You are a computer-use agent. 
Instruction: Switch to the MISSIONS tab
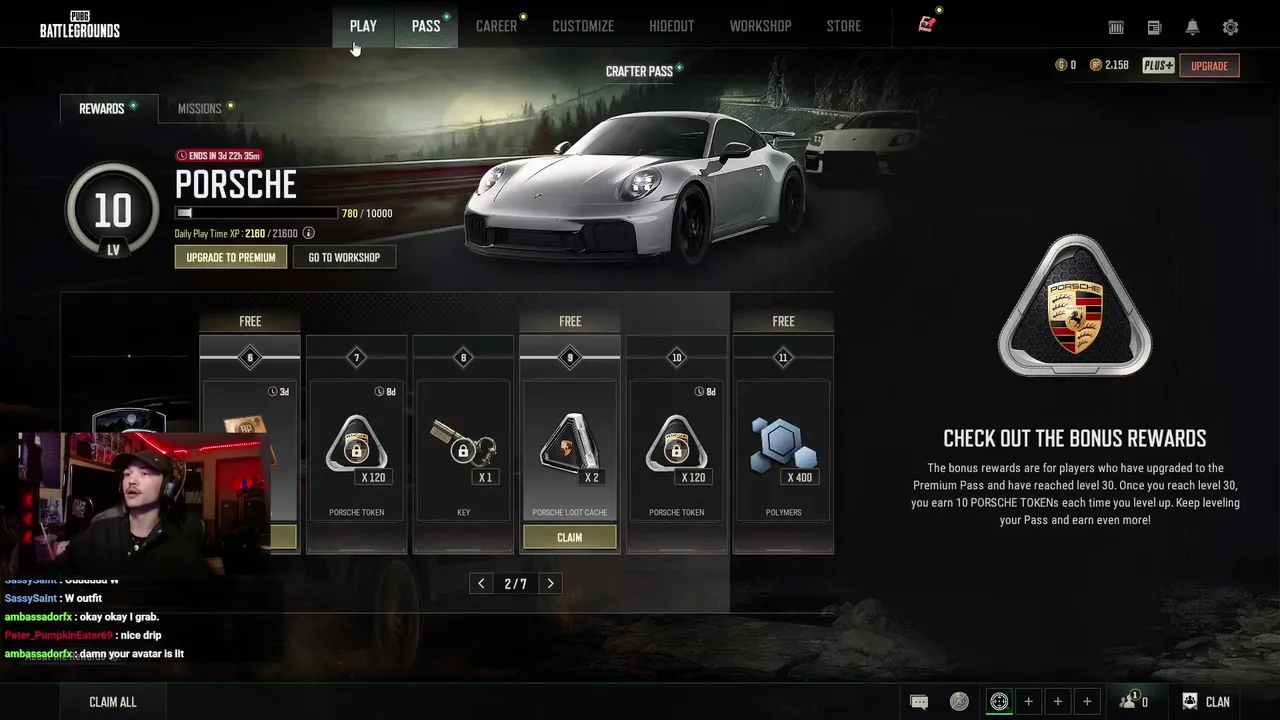[200, 108]
